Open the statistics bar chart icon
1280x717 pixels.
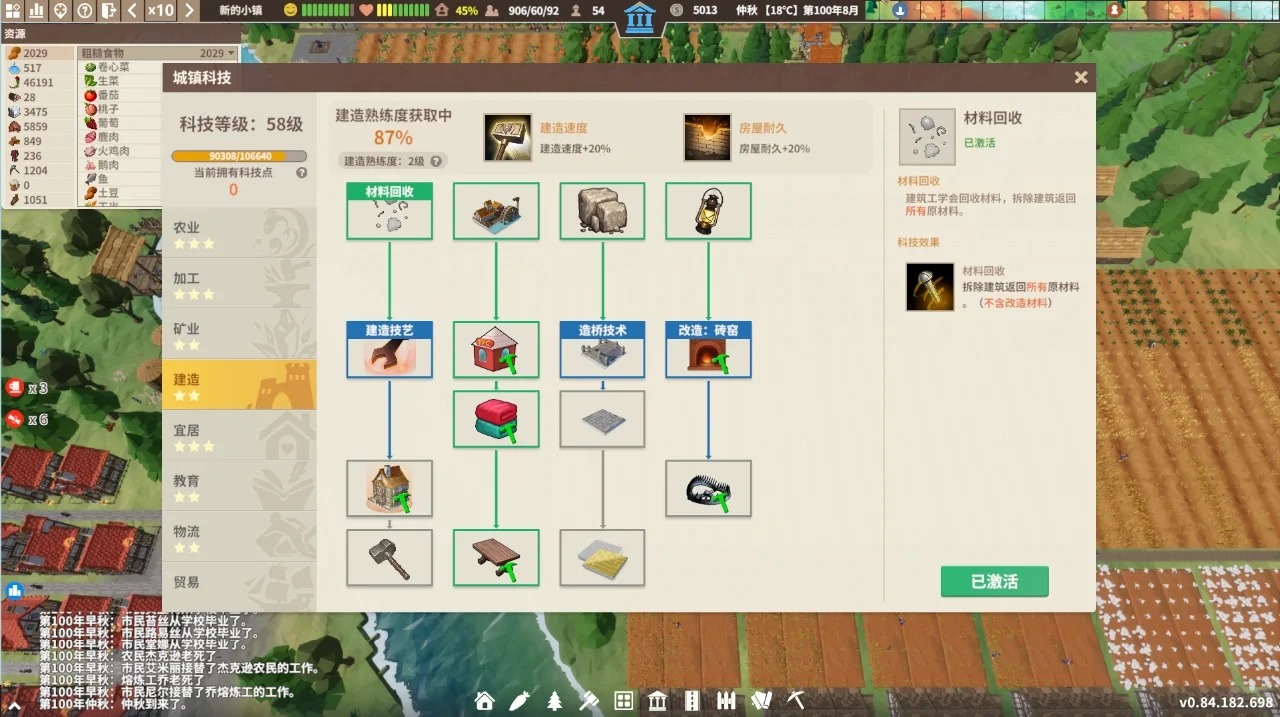point(36,11)
